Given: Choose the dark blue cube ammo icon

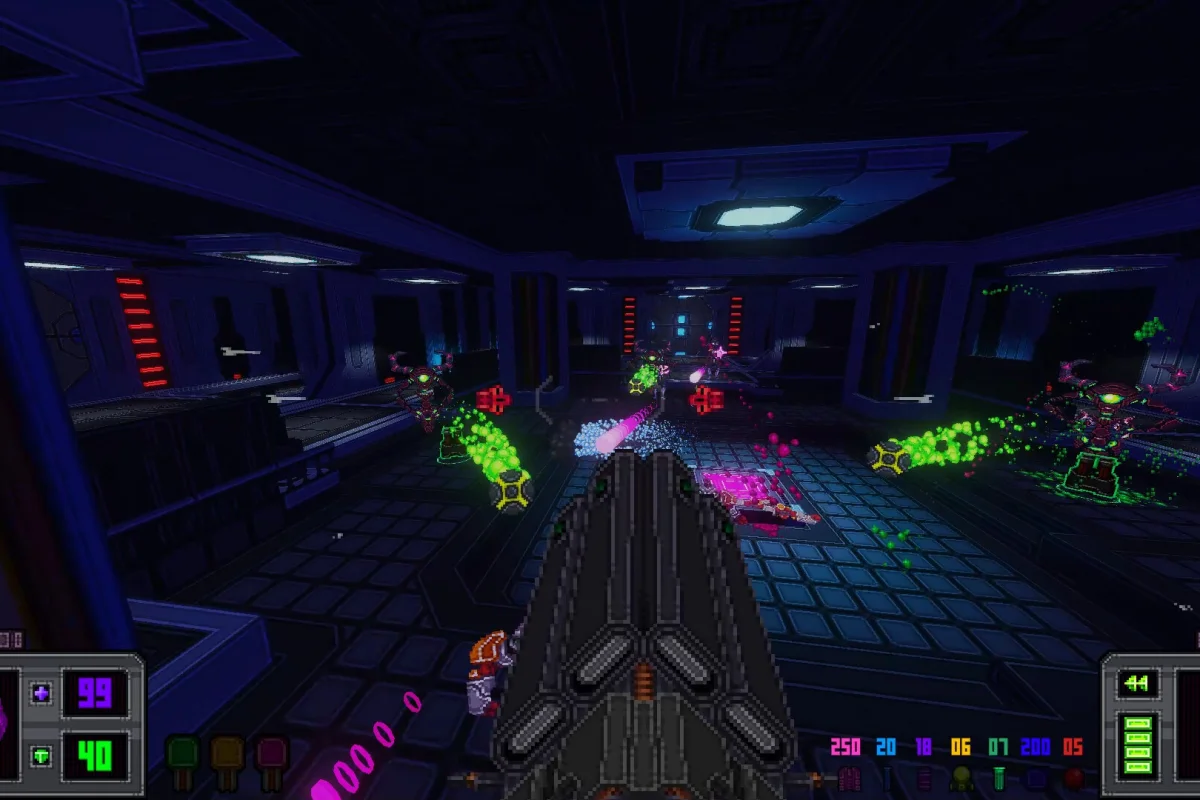Looking at the screenshot, I should [x=1035, y=778].
